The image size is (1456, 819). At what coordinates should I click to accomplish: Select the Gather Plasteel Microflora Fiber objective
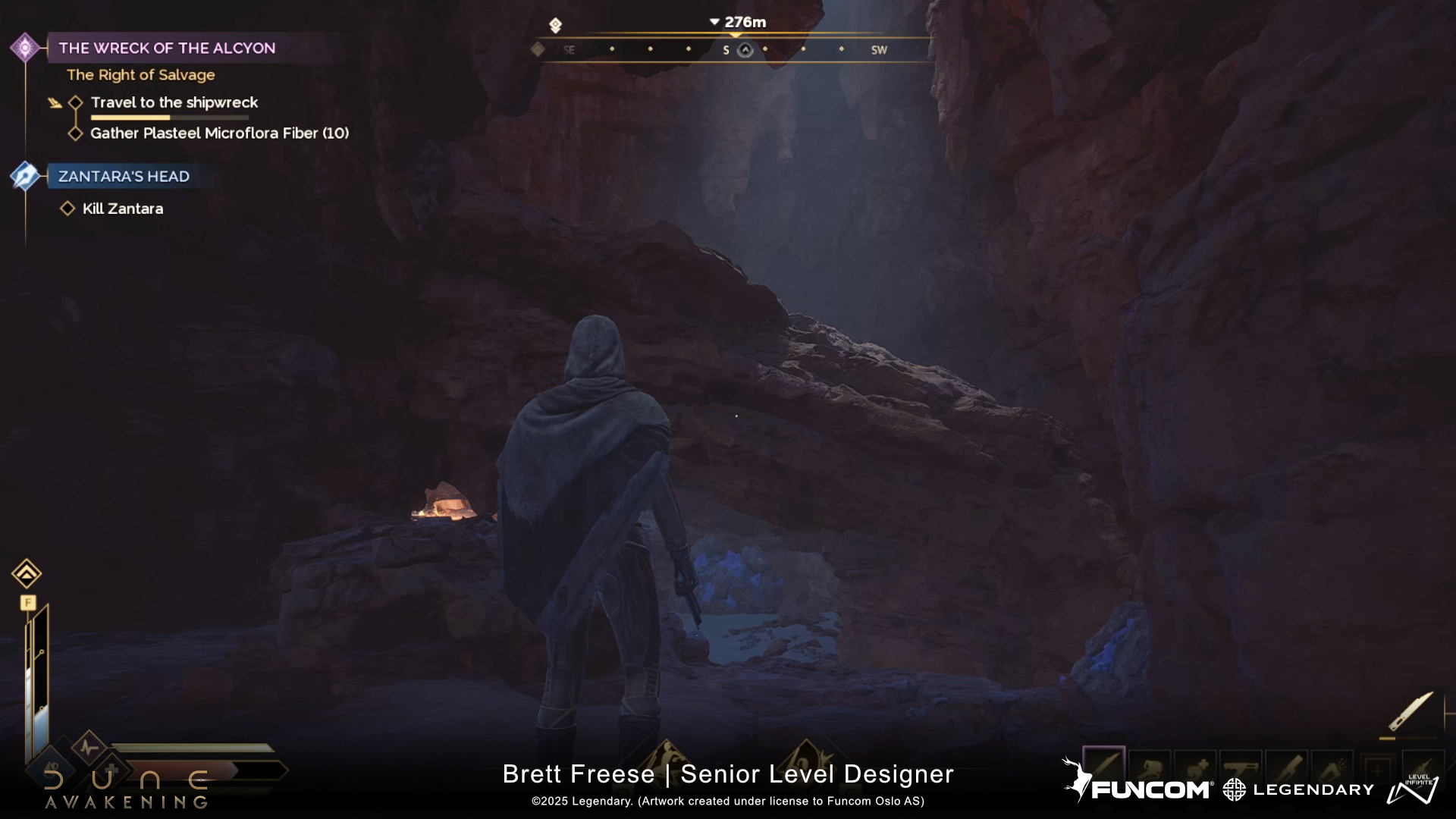pyautogui.click(x=219, y=133)
